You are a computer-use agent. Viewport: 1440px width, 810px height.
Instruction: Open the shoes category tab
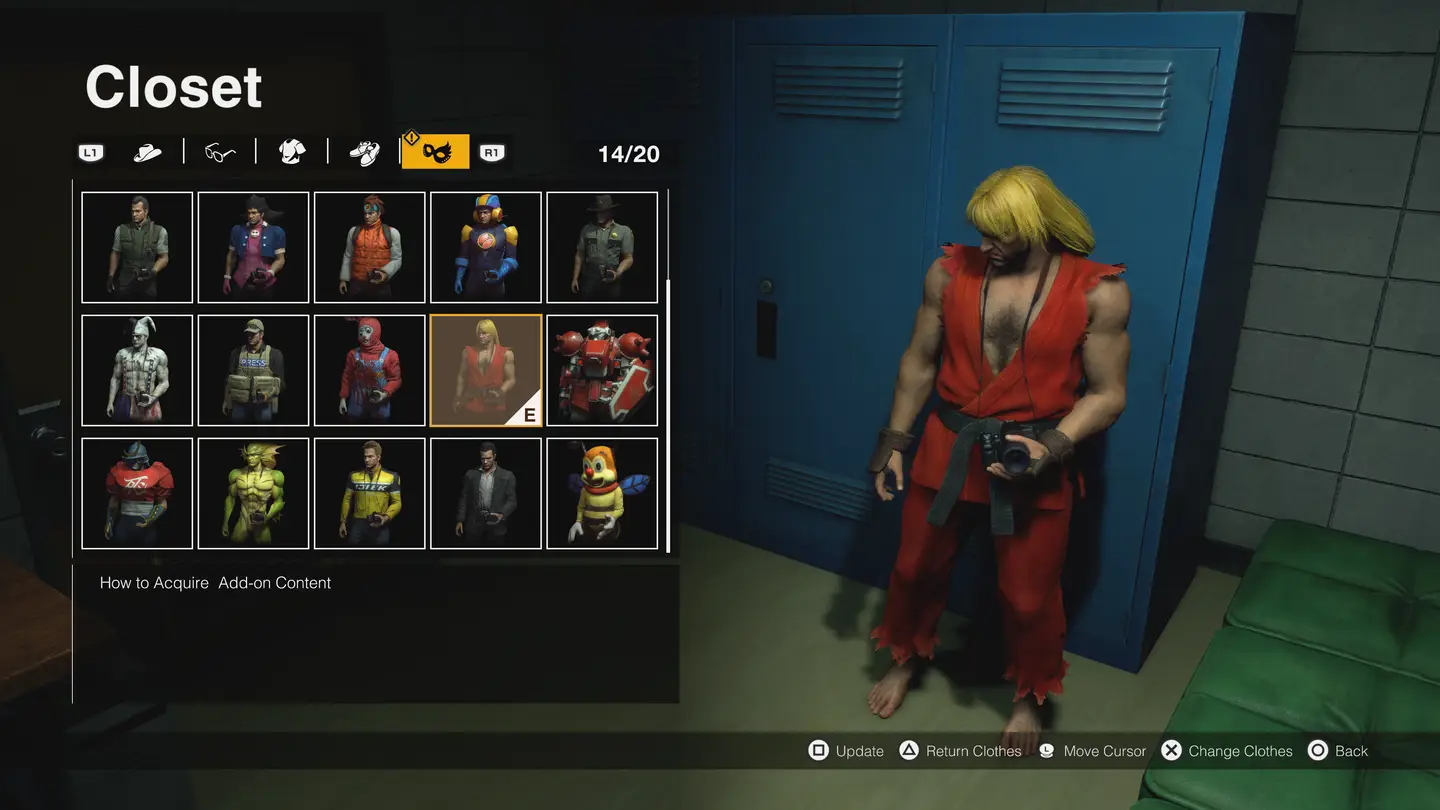click(x=362, y=151)
